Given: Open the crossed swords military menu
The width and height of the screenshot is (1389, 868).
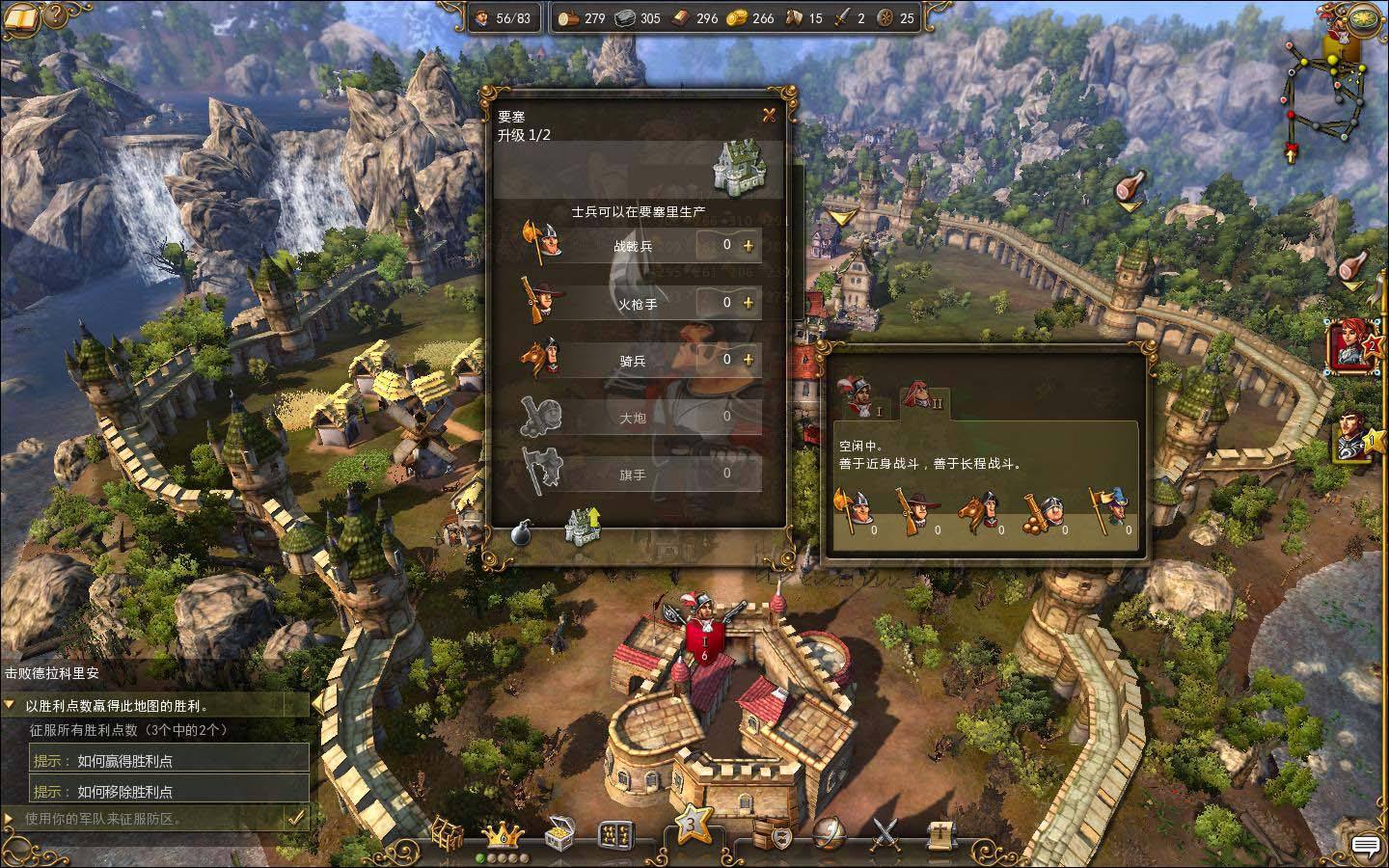Looking at the screenshot, I should pos(885,833).
